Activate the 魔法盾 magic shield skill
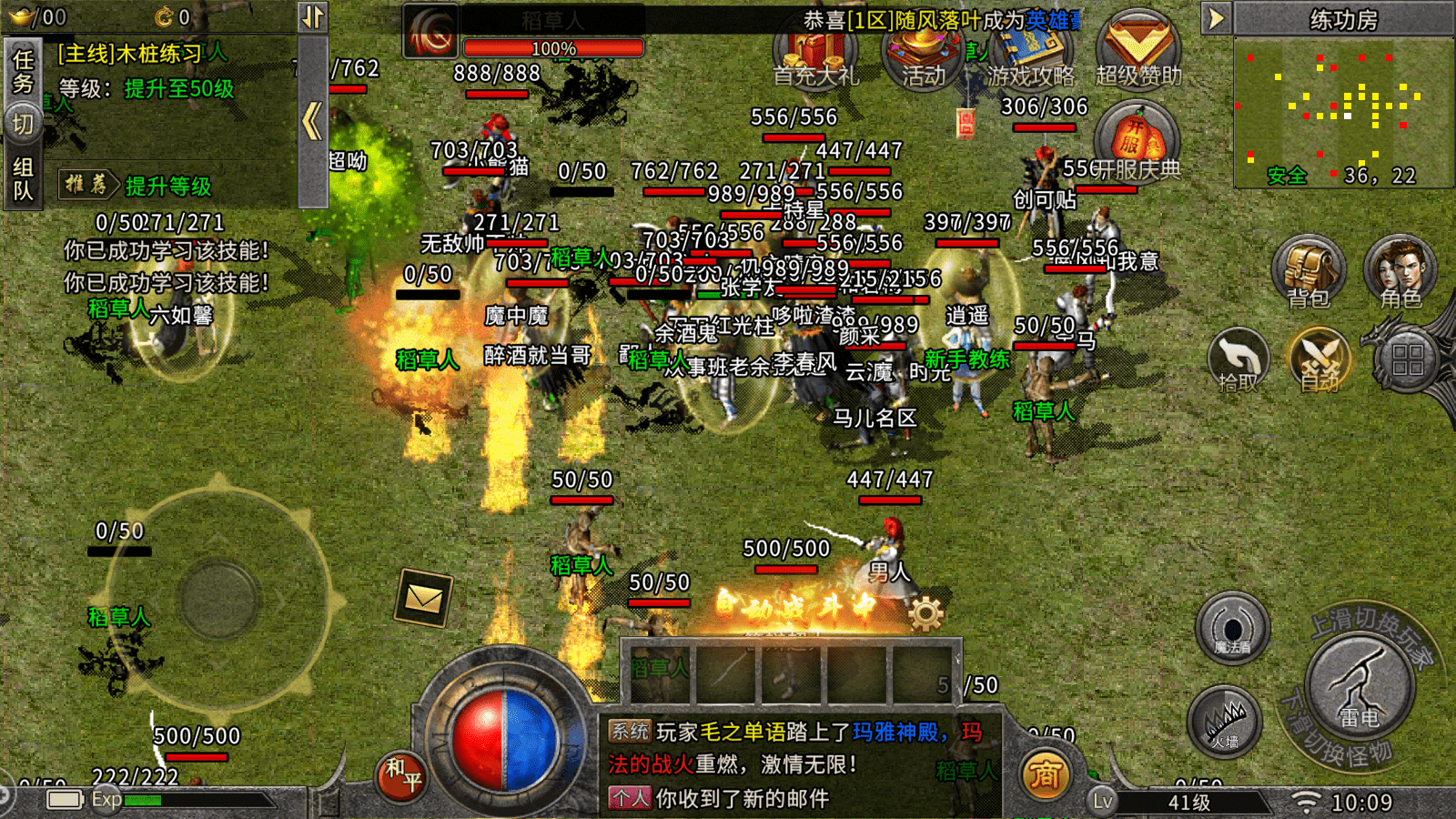This screenshot has height=819, width=1456. pyautogui.click(x=1233, y=628)
